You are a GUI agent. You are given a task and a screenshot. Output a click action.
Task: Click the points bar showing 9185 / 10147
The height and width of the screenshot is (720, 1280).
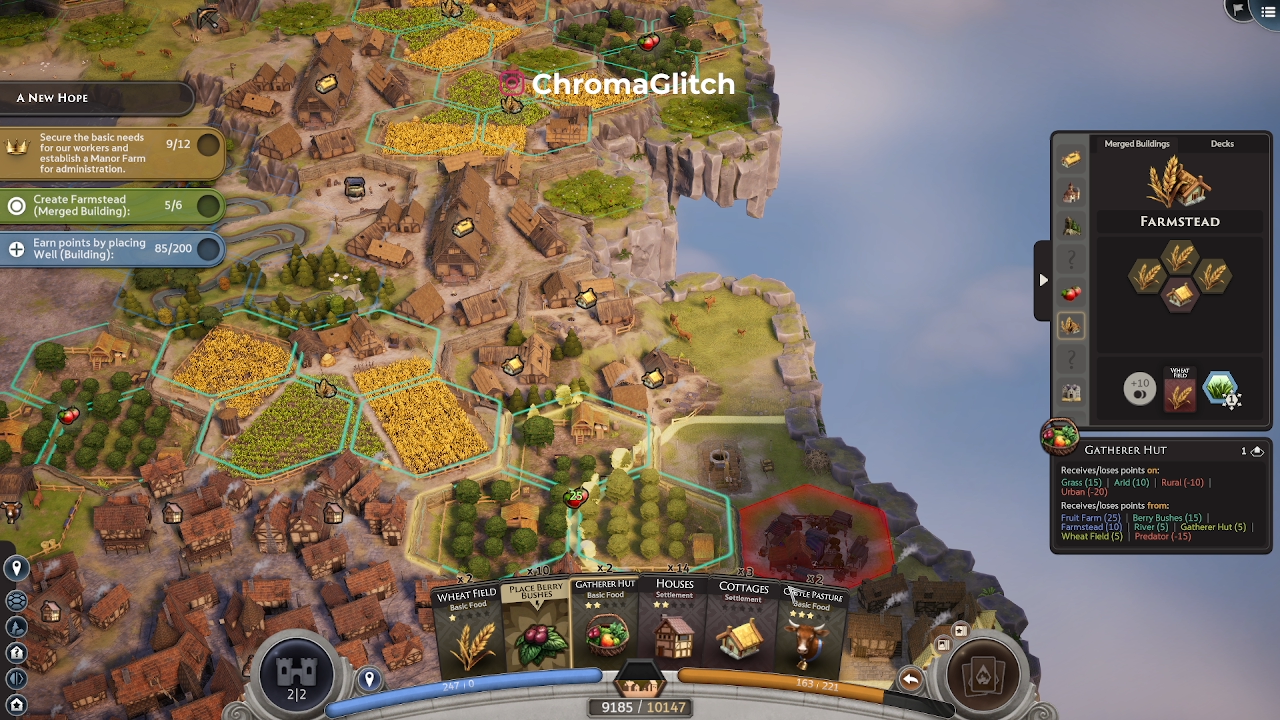640,707
